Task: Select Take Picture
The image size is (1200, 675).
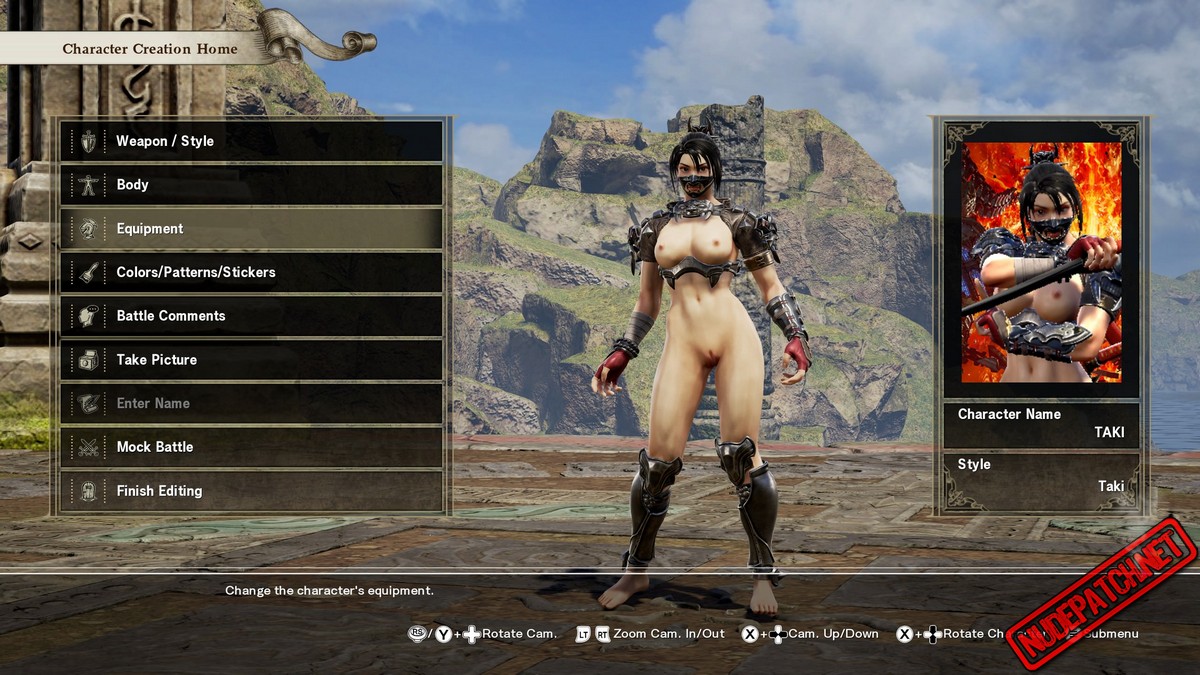Action: tap(250, 360)
